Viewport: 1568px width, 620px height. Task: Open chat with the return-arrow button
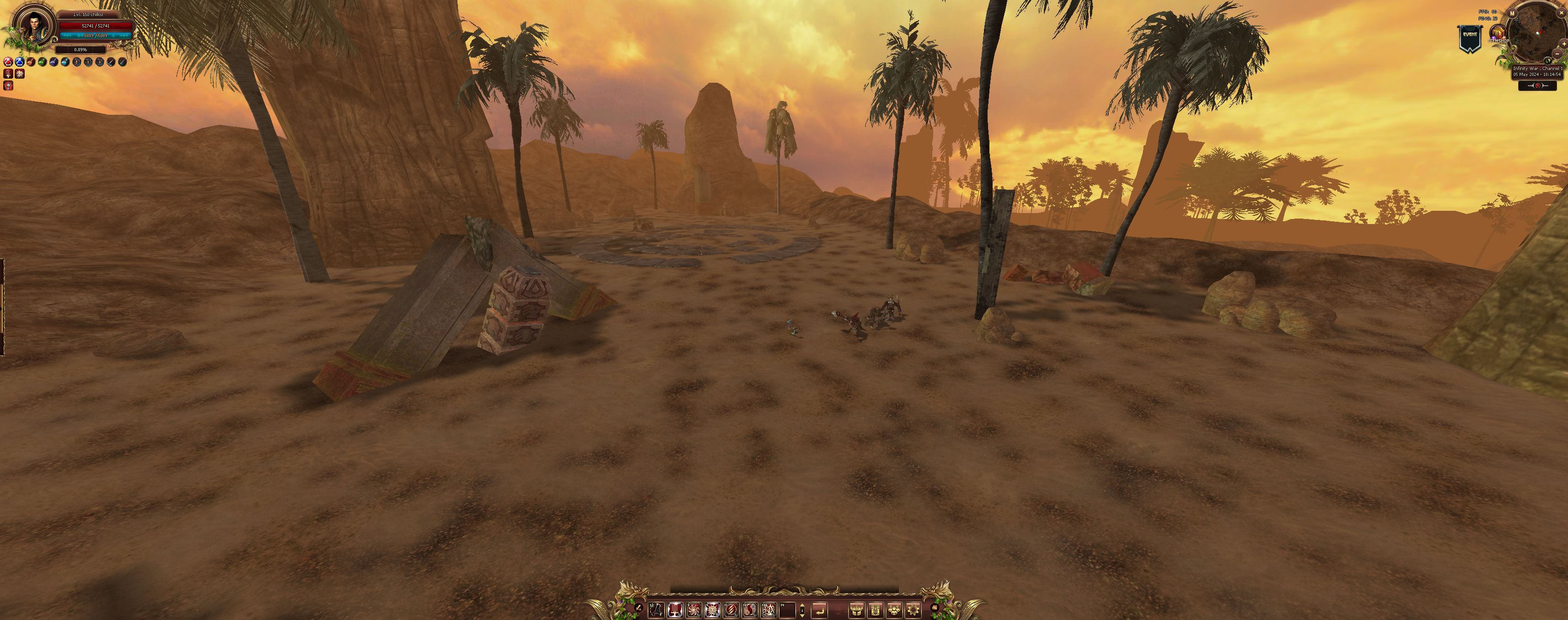(819, 609)
